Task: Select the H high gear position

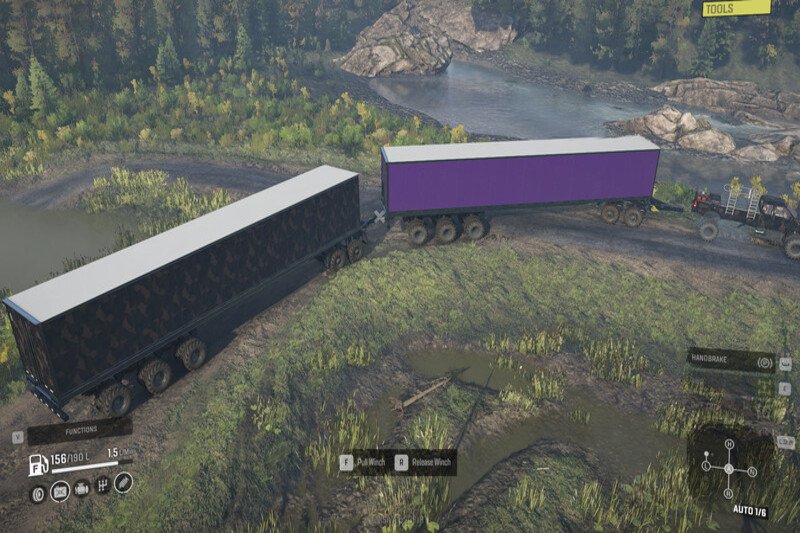Action: 728,443
